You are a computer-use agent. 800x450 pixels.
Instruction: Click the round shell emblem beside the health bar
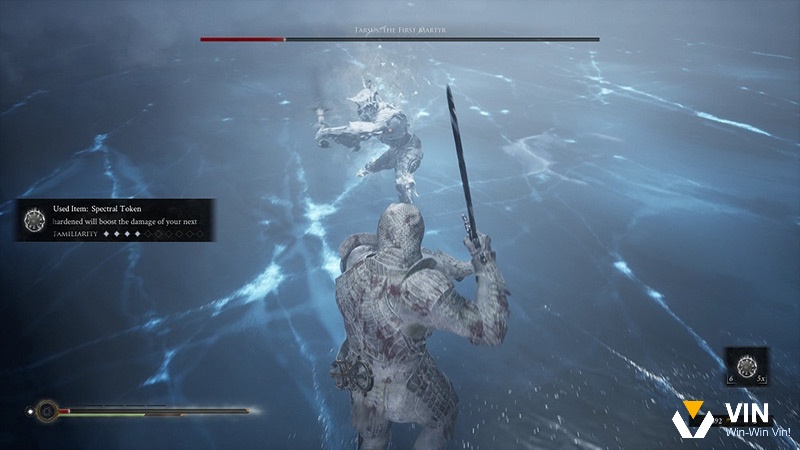point(44,410)
